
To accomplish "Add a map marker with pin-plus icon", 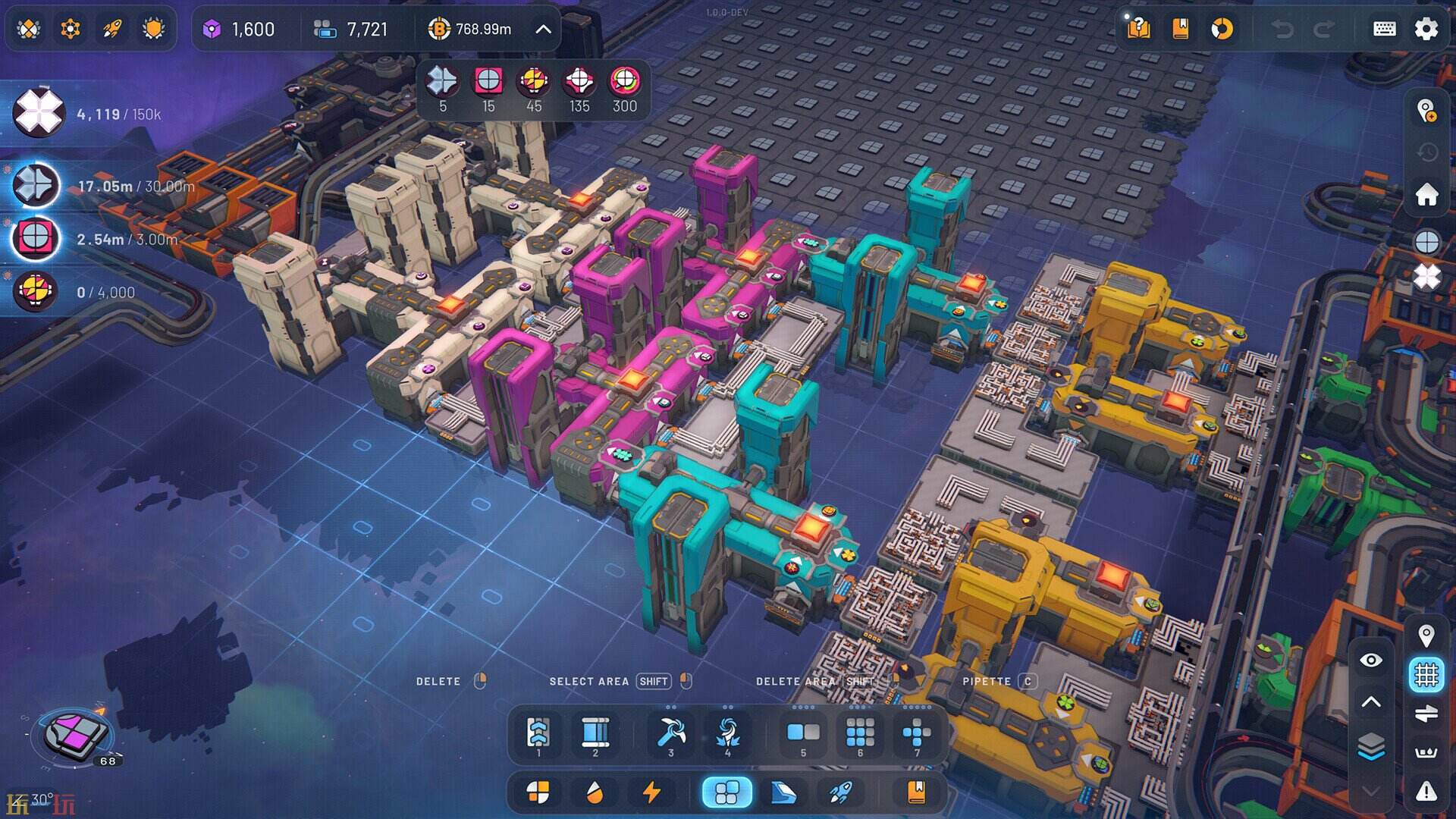I will tap(1426, 111).
